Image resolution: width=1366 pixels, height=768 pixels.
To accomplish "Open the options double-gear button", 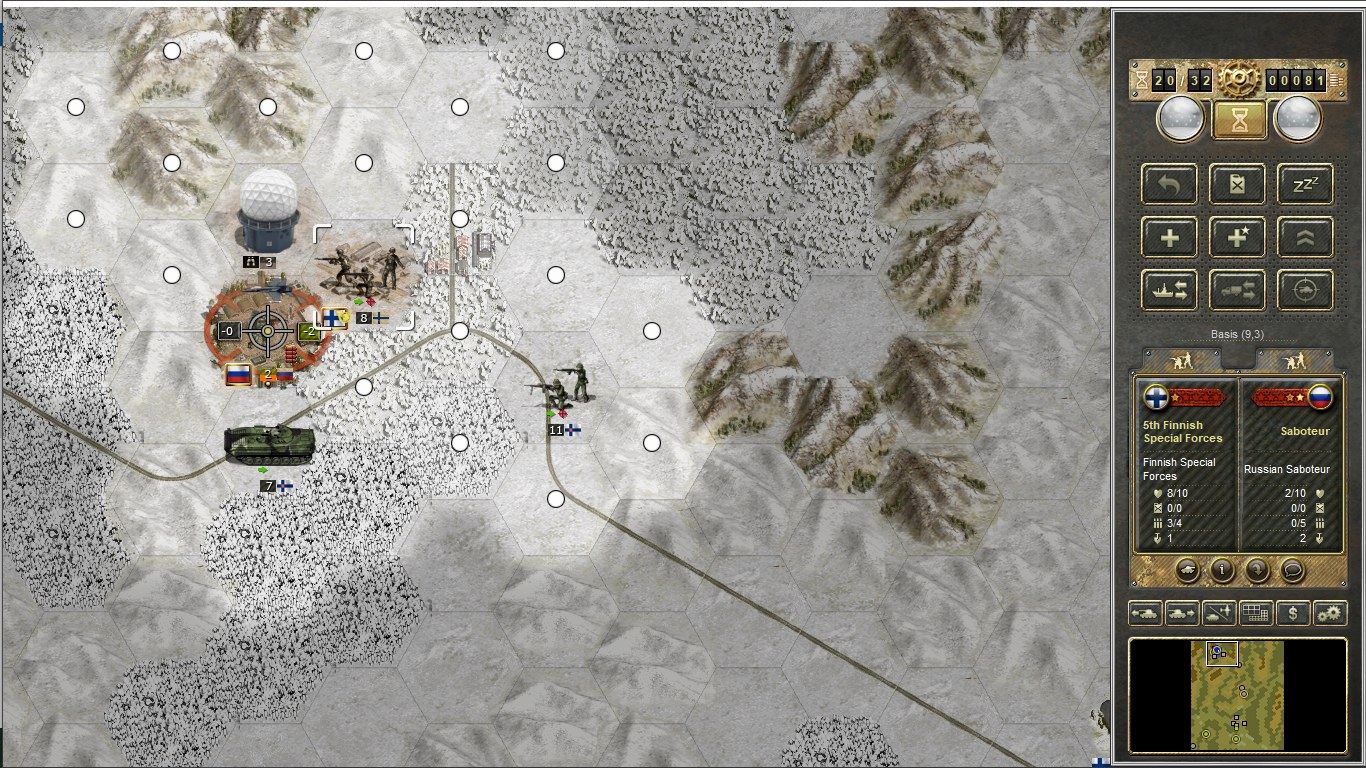I will (1330, 612).
